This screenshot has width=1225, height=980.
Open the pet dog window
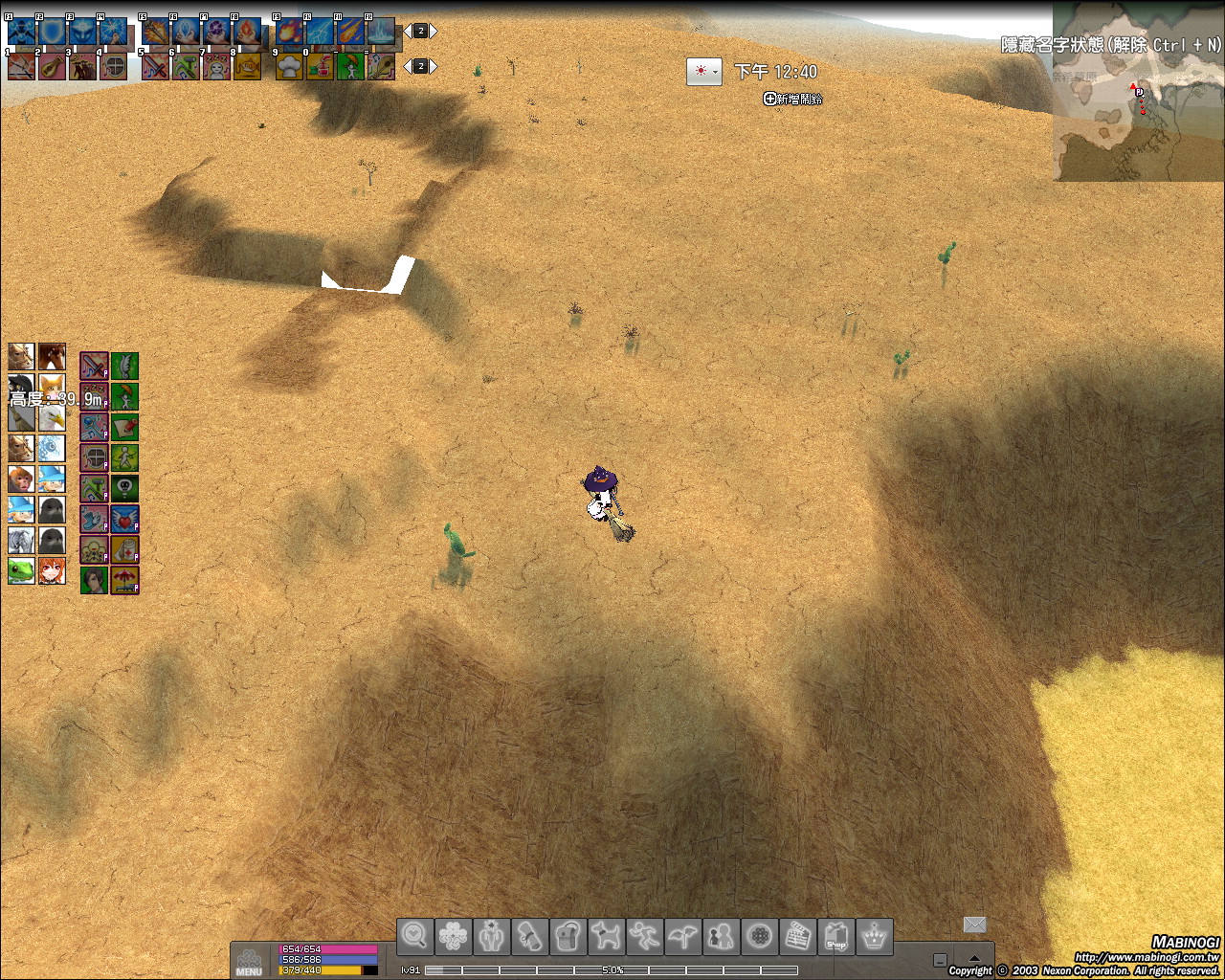[607, 937]
